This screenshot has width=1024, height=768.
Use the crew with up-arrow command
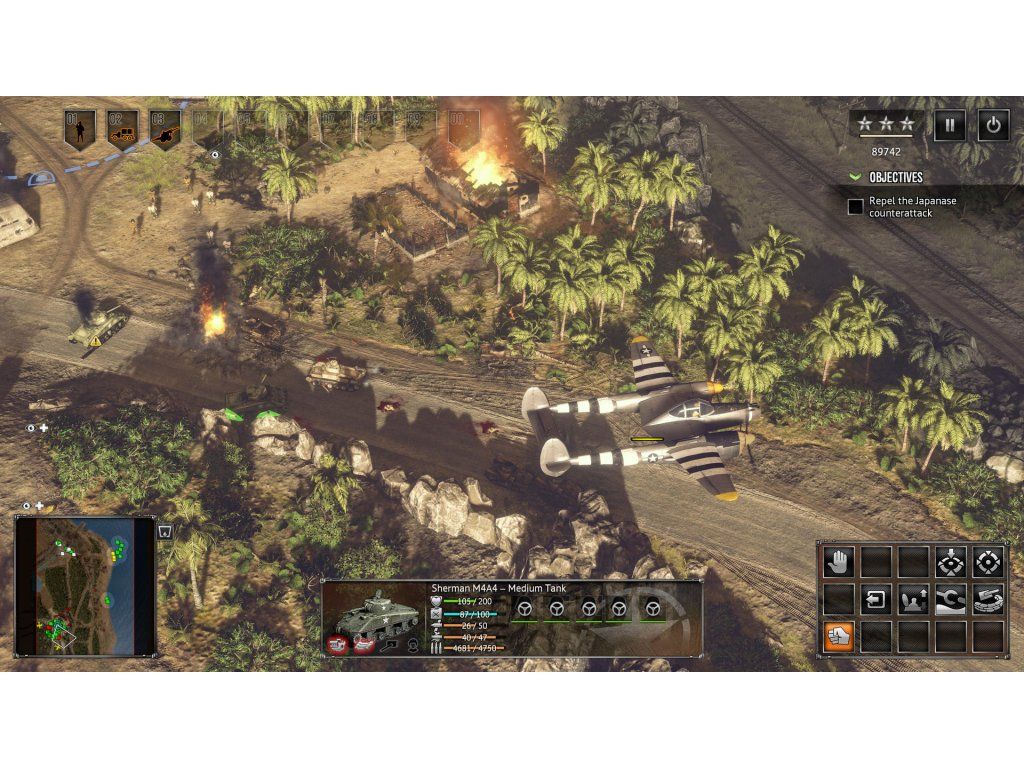pyautogui.click(x=913, y=599)
